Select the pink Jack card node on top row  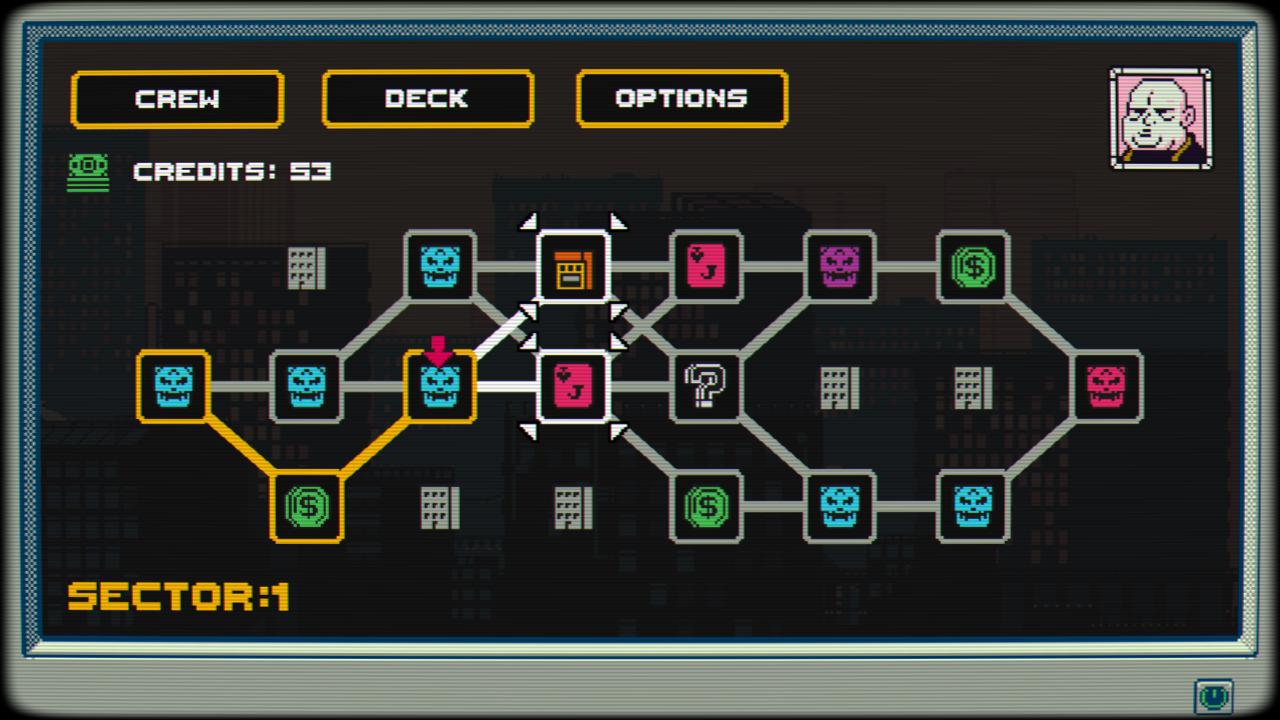click(x=707, y=267)
